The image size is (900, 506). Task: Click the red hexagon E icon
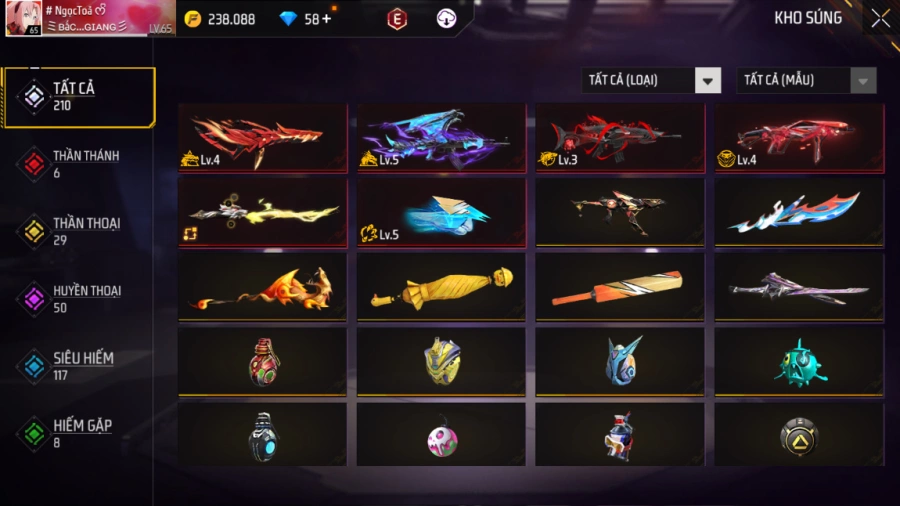click(x=397, y=18)
